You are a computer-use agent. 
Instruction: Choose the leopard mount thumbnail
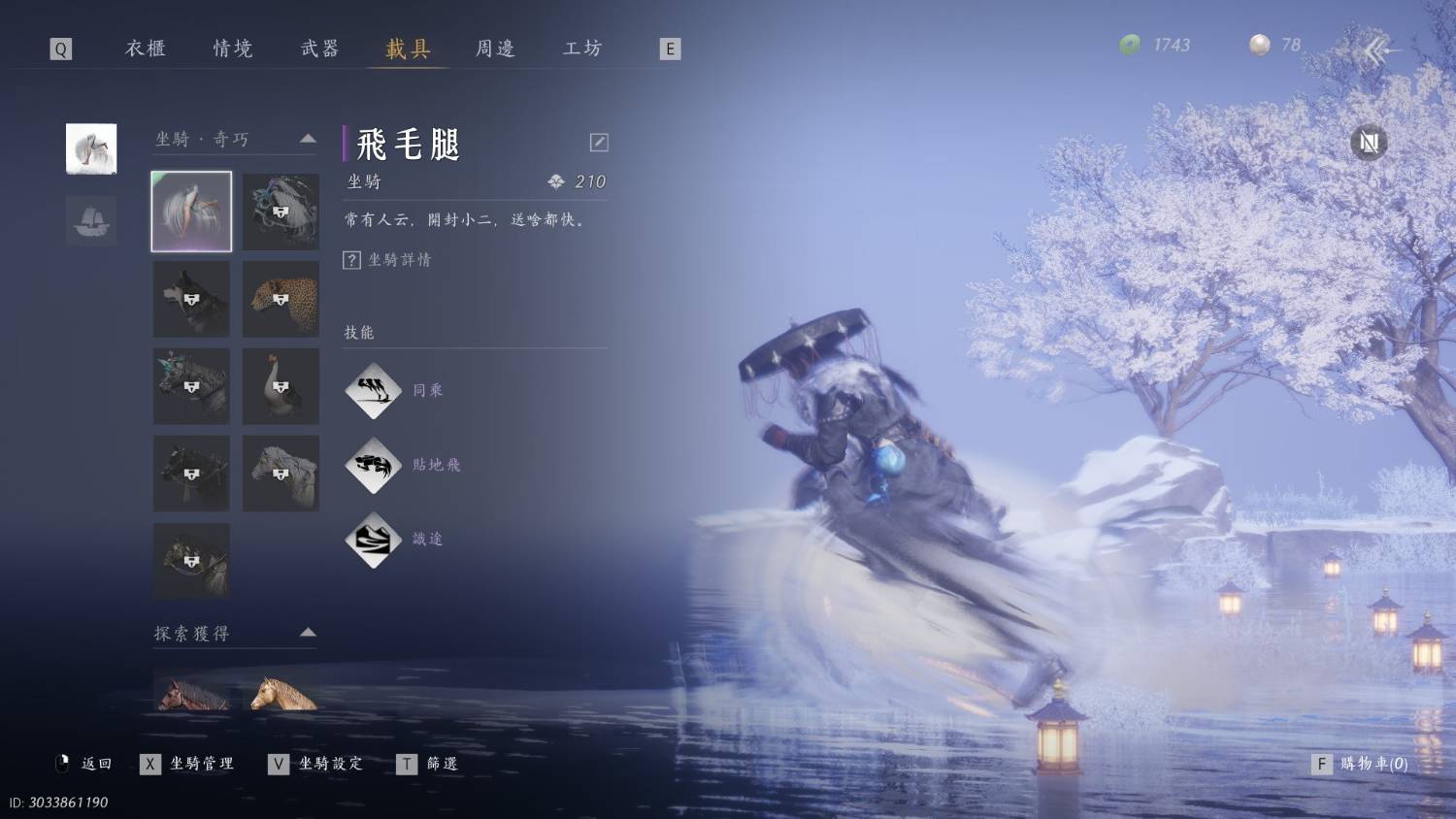pyautogui.click(x=281, y=299)
